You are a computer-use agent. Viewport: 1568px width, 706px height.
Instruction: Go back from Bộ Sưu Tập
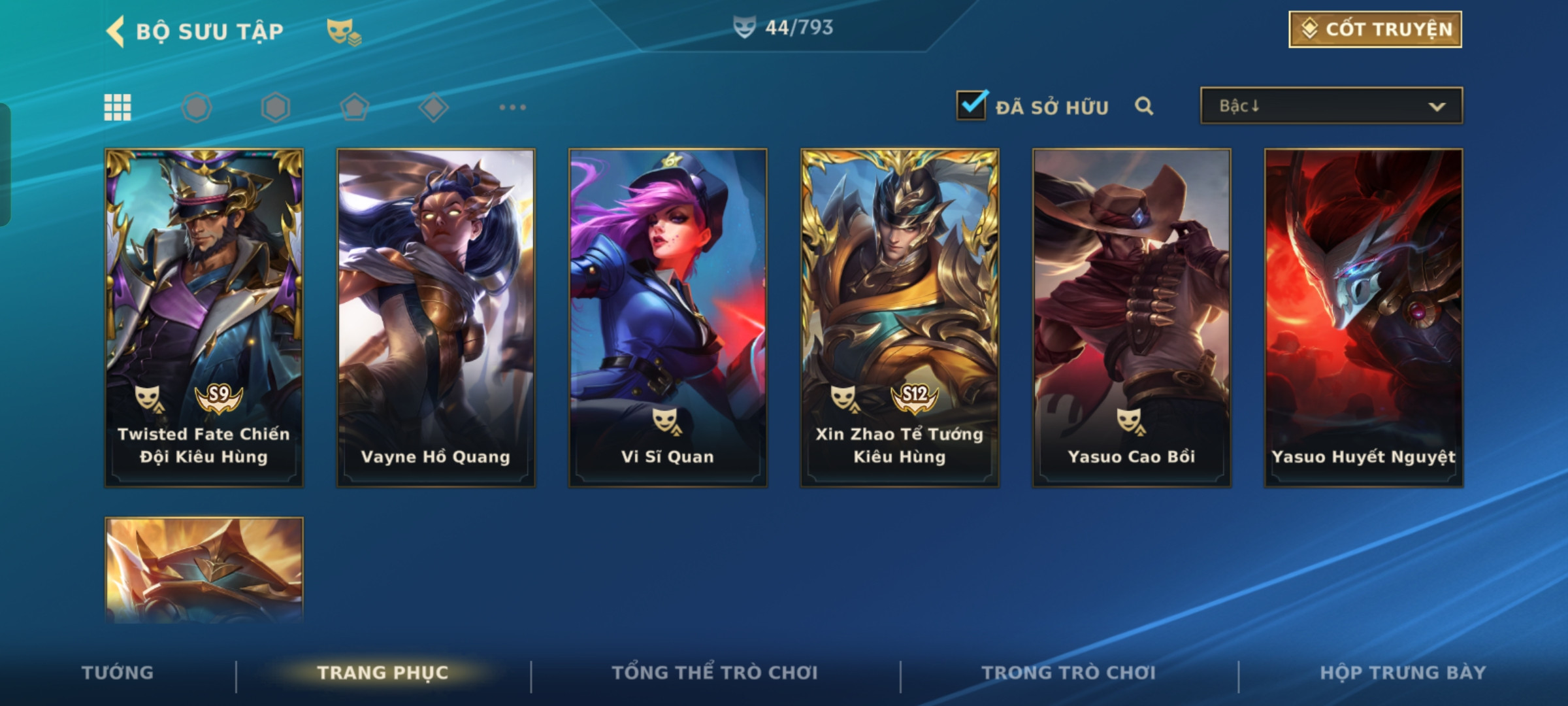[x=115, y=31]
